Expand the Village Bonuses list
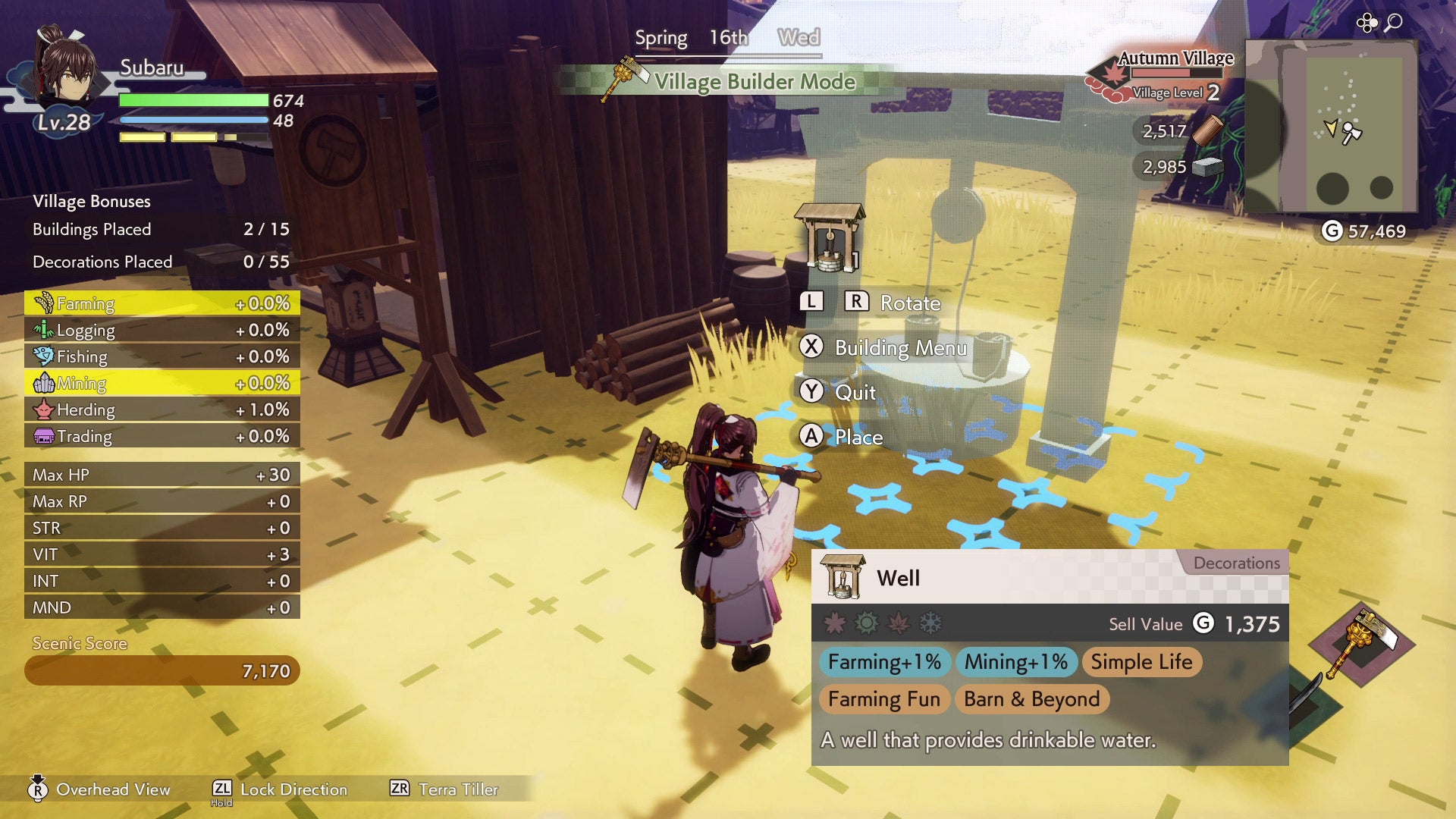Viewport: 1456px width, 819px height. 90,201
